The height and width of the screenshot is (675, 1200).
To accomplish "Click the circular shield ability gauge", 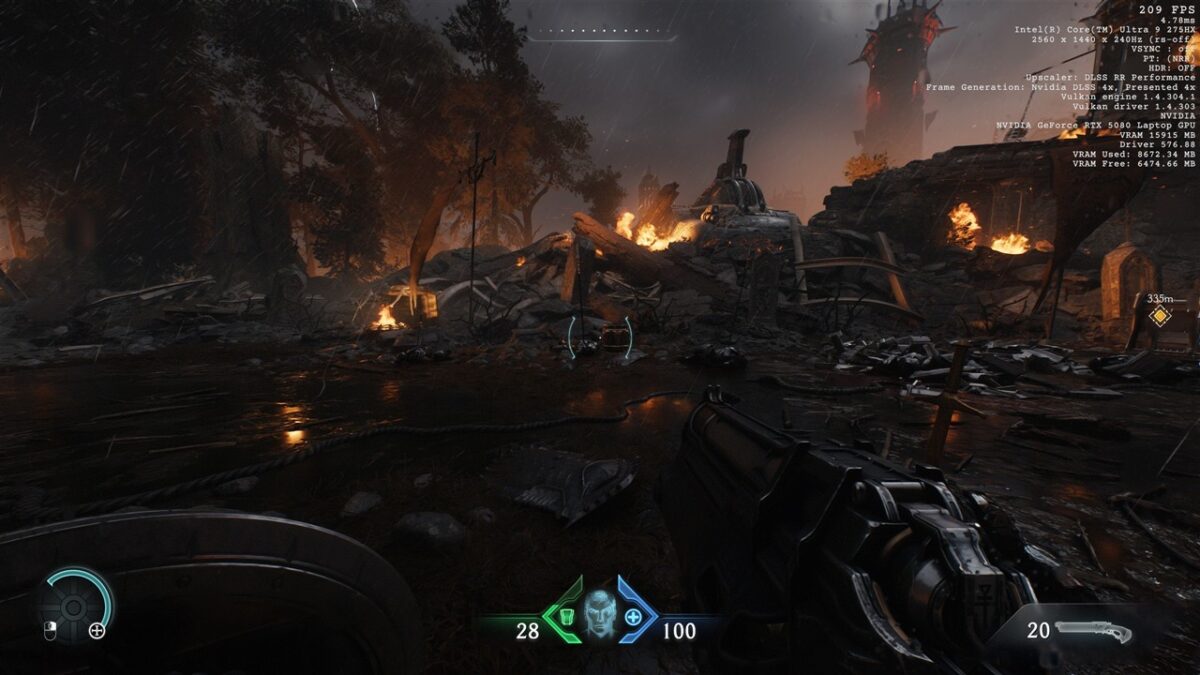I will [74, 605].
